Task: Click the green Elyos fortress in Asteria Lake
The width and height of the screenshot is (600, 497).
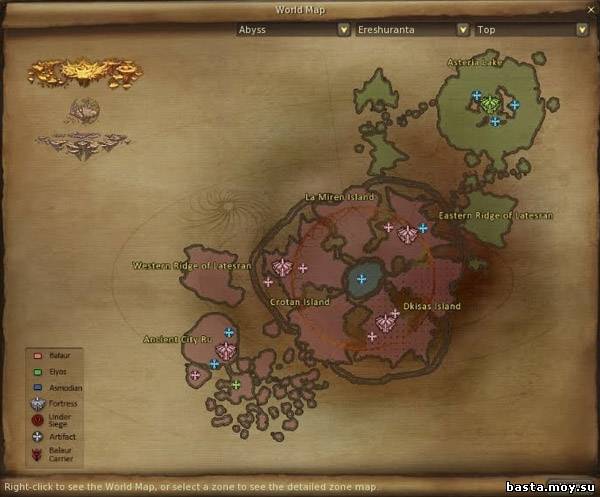Action: coord(489,103)
